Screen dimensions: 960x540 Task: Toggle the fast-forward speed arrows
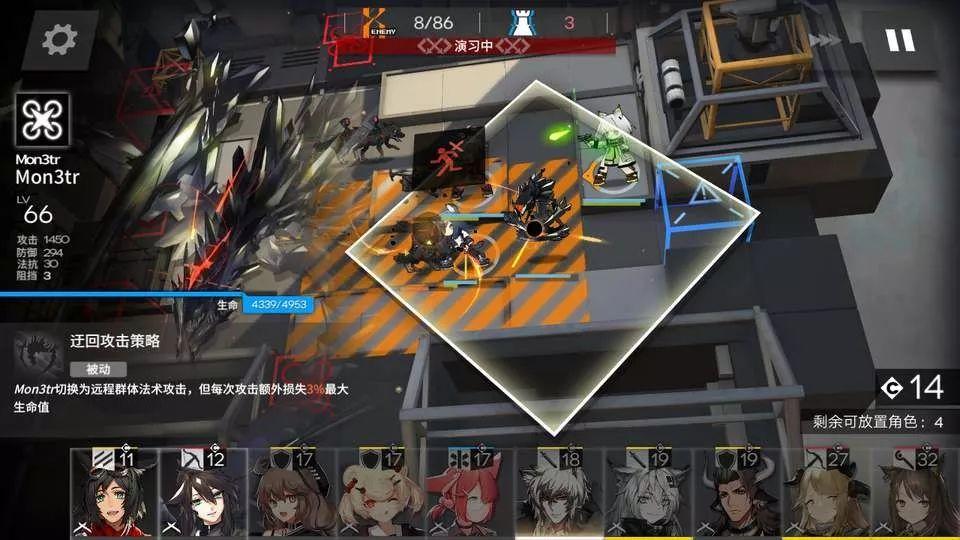coord(828,40)
